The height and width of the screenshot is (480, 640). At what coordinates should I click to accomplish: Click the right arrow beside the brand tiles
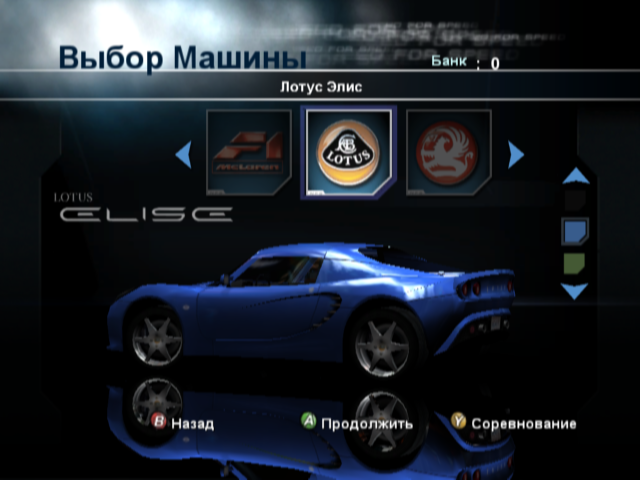click(516, 154)
